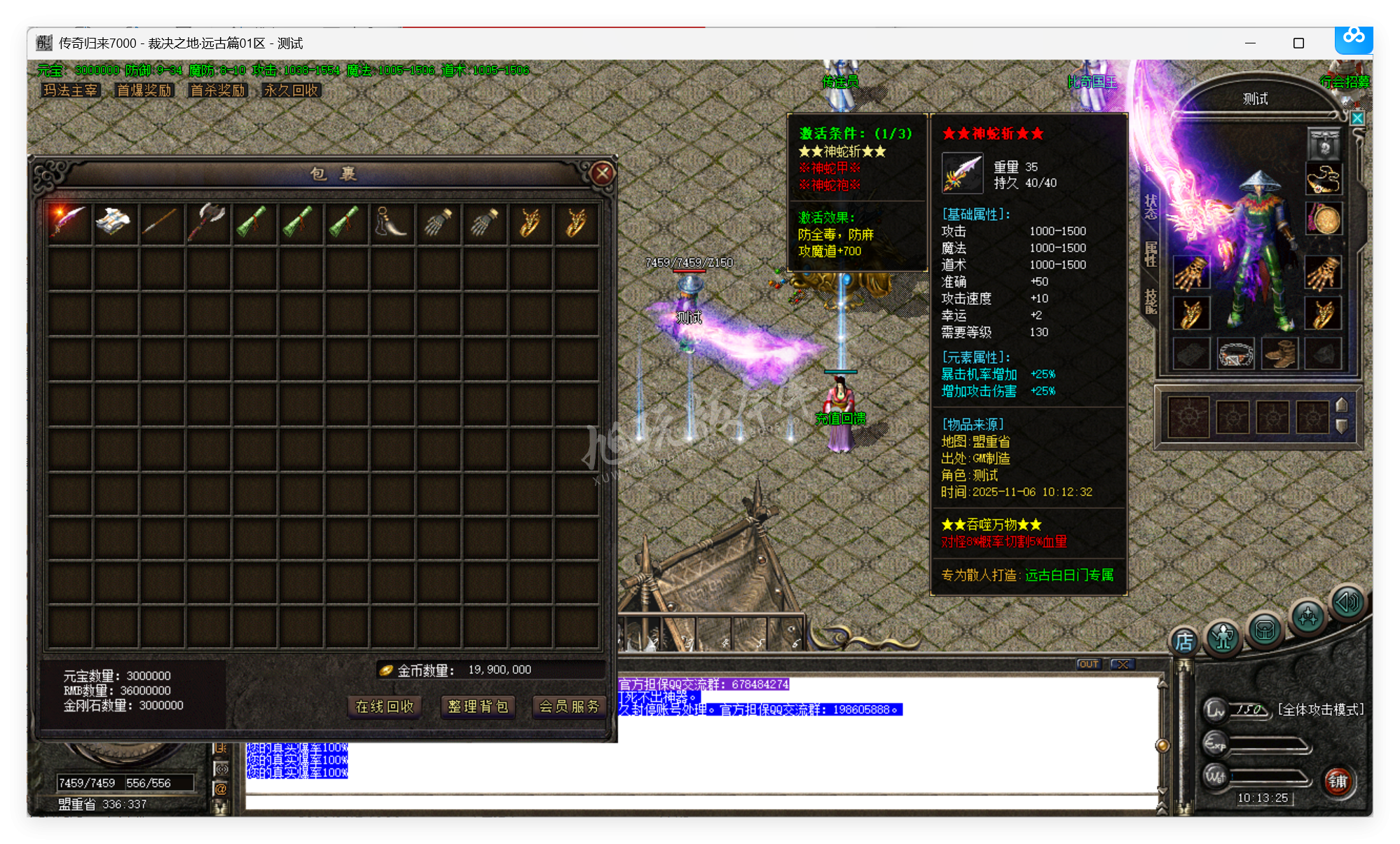This screenshot has height=844, width=1400.
Task: Click the sparkle effects circular icon
Action: click(x=1308, y=615)
